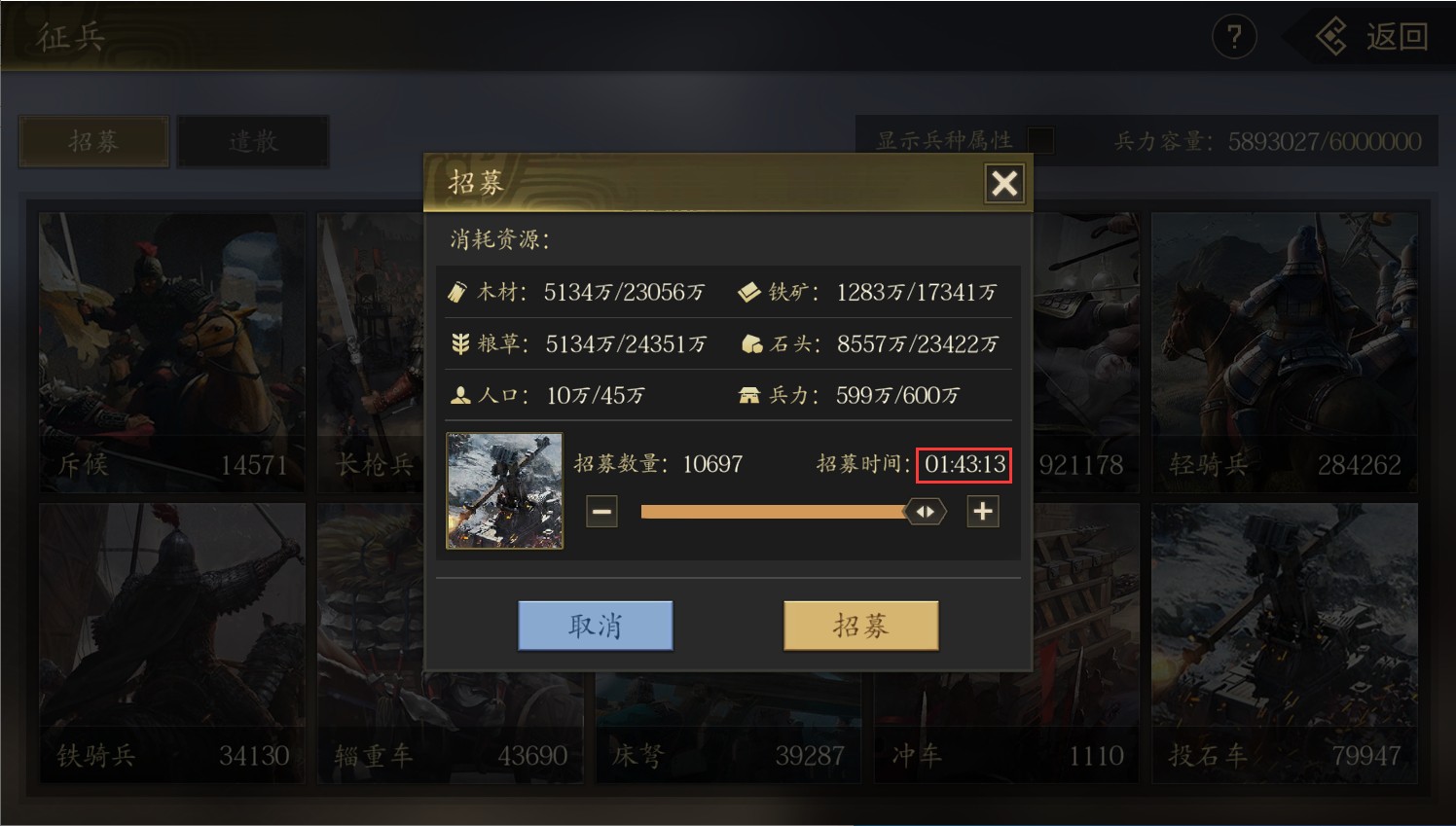Switch to the 招募 tab

[93, 142]
